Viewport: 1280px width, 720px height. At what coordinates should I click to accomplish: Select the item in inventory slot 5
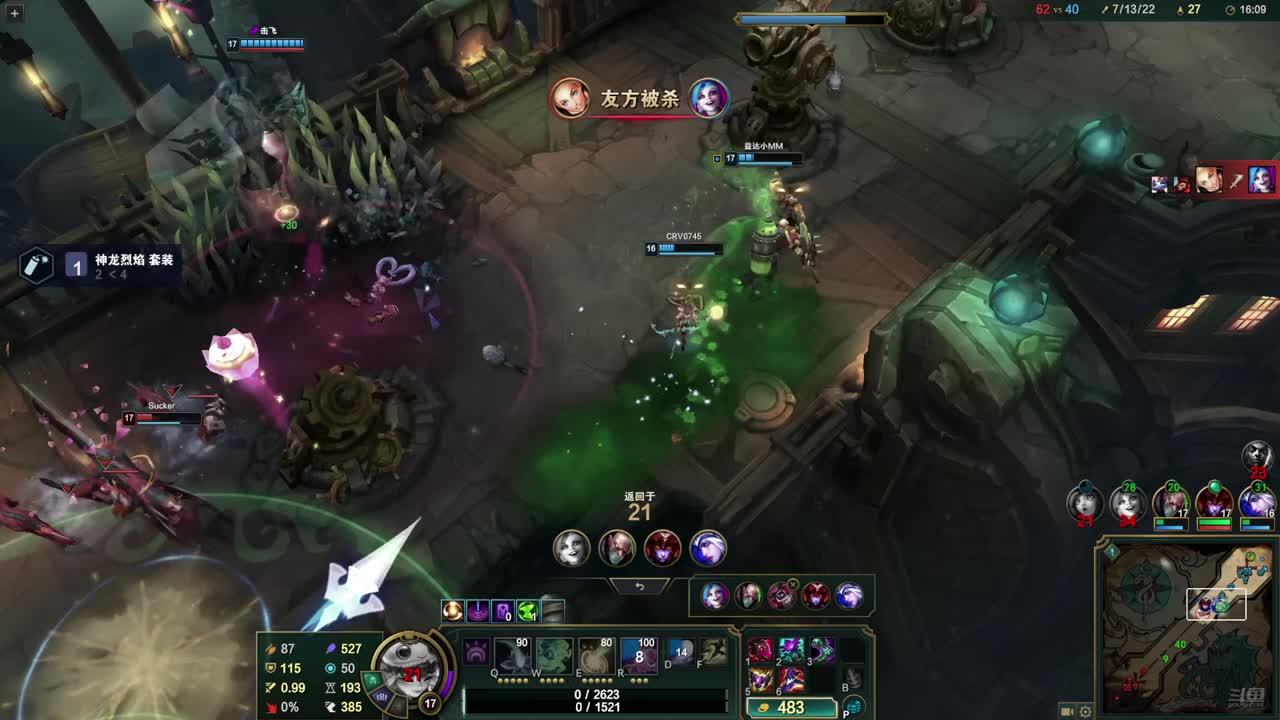click(x=761, y=680)
